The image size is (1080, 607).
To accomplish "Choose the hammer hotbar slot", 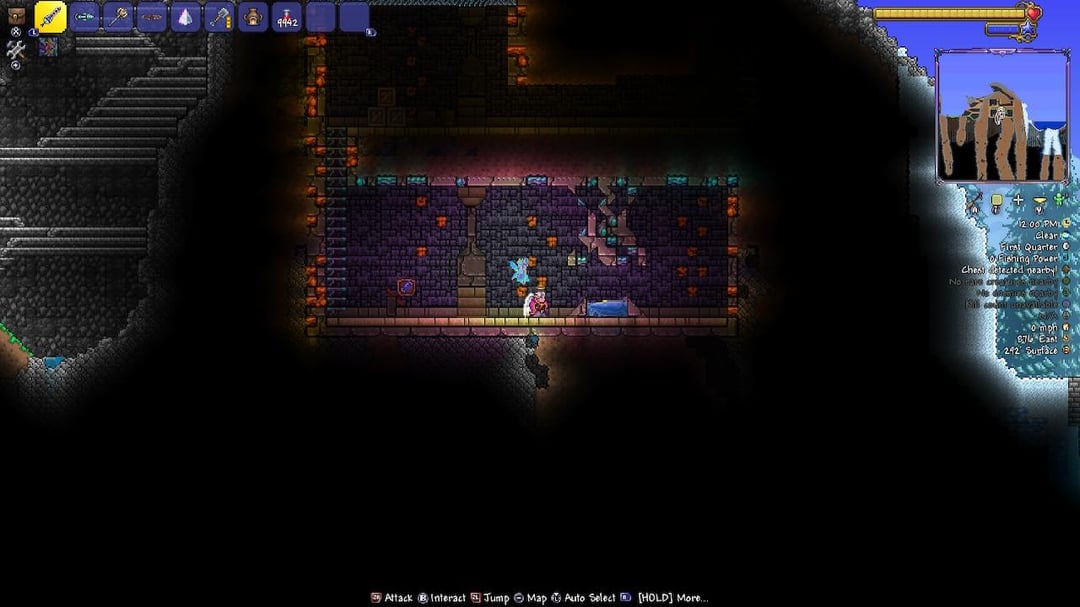I will coord(220,17).
